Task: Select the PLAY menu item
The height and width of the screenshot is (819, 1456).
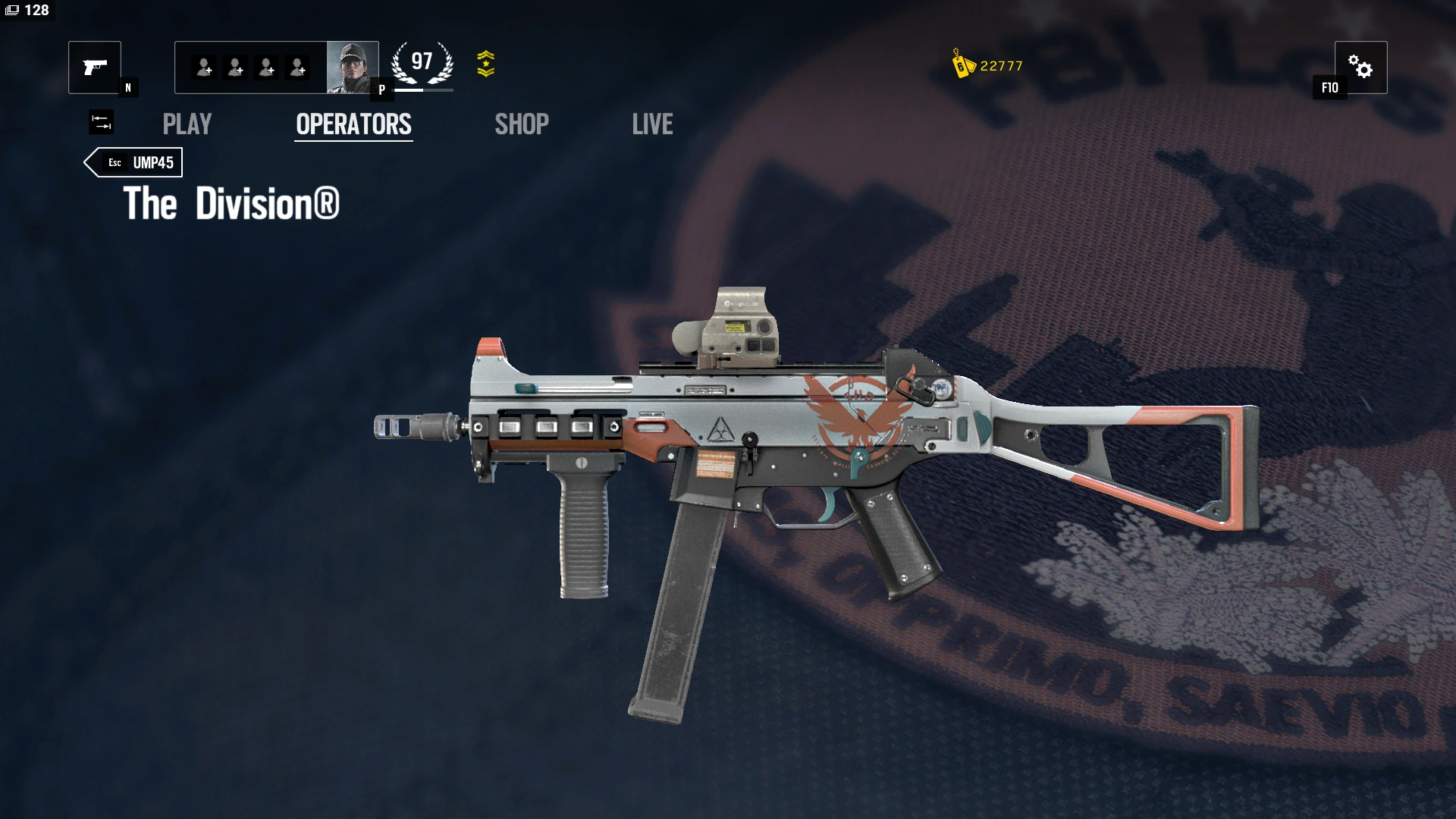Action: coord(187,124)
